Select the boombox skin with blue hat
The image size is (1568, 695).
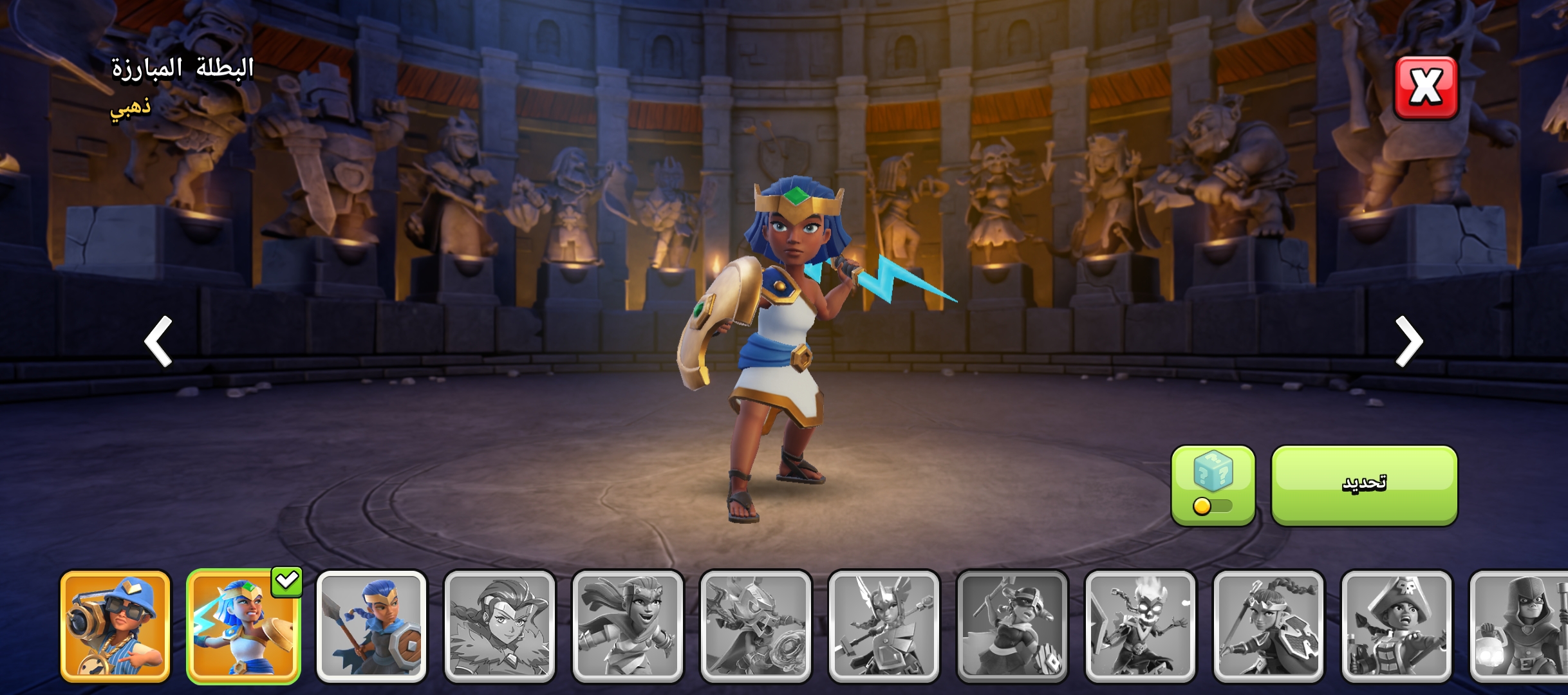click(x=115, y=626)
